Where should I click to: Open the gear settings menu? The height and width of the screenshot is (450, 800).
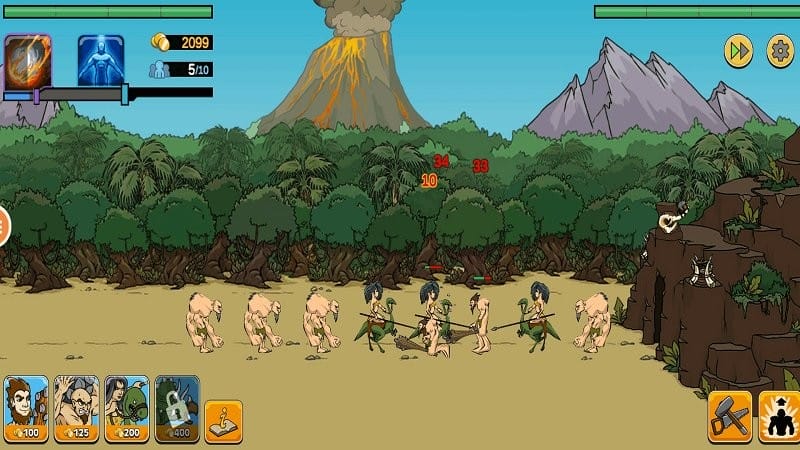coord(779,51)
